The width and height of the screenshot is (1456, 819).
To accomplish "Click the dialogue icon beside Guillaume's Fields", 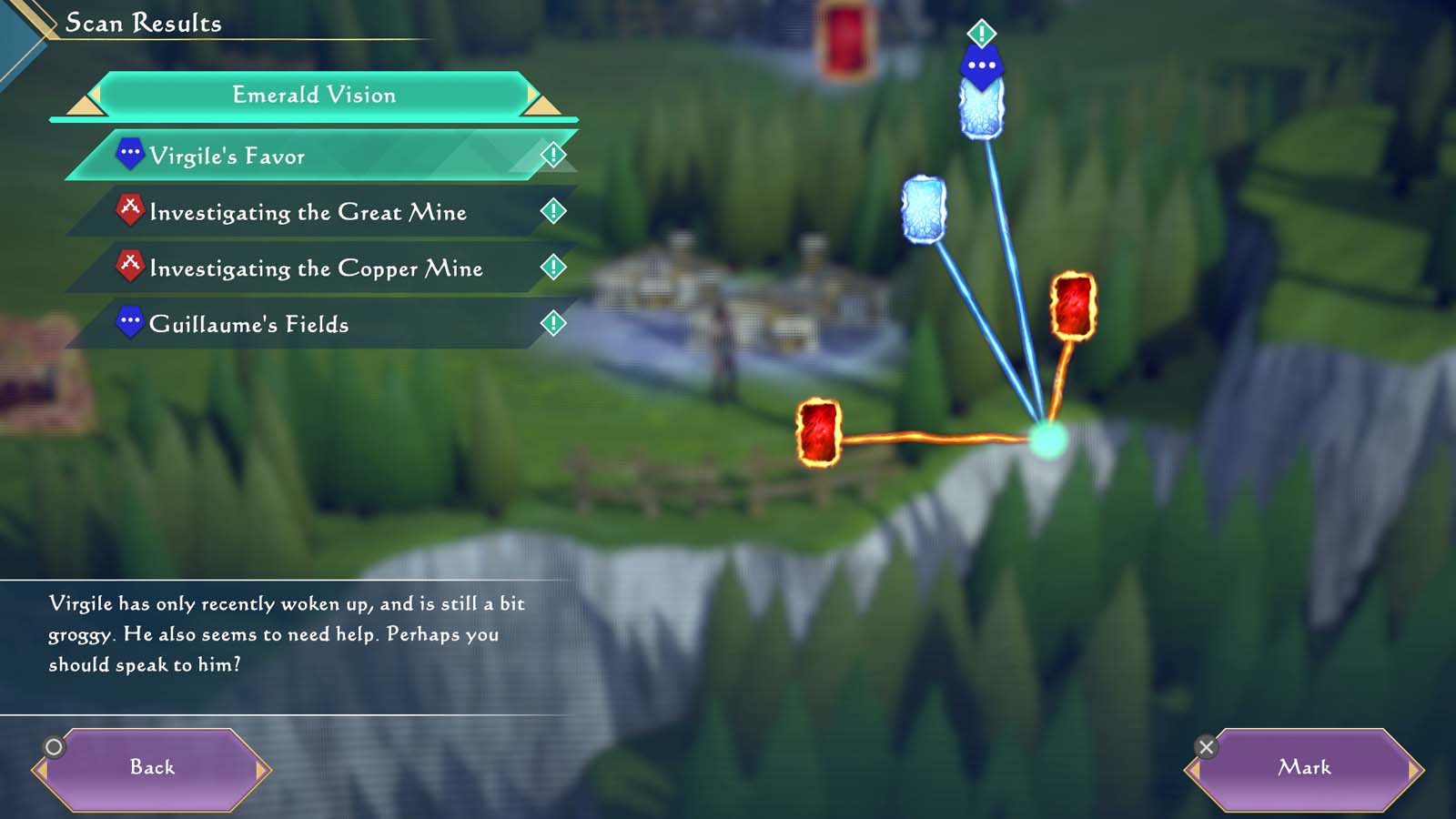I will tap(133, 321).
